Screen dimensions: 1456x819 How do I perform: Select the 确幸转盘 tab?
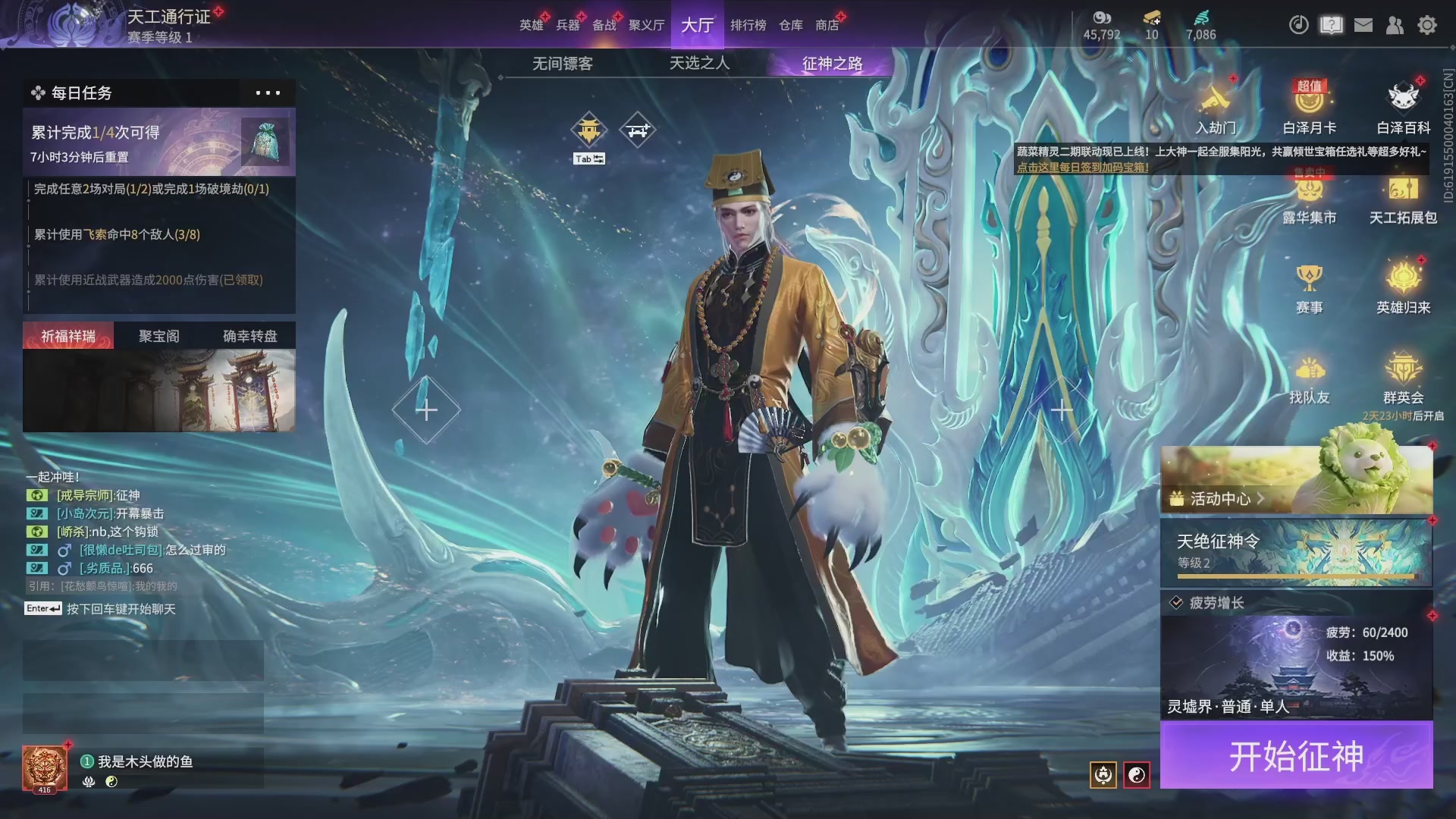pos(249,336)
